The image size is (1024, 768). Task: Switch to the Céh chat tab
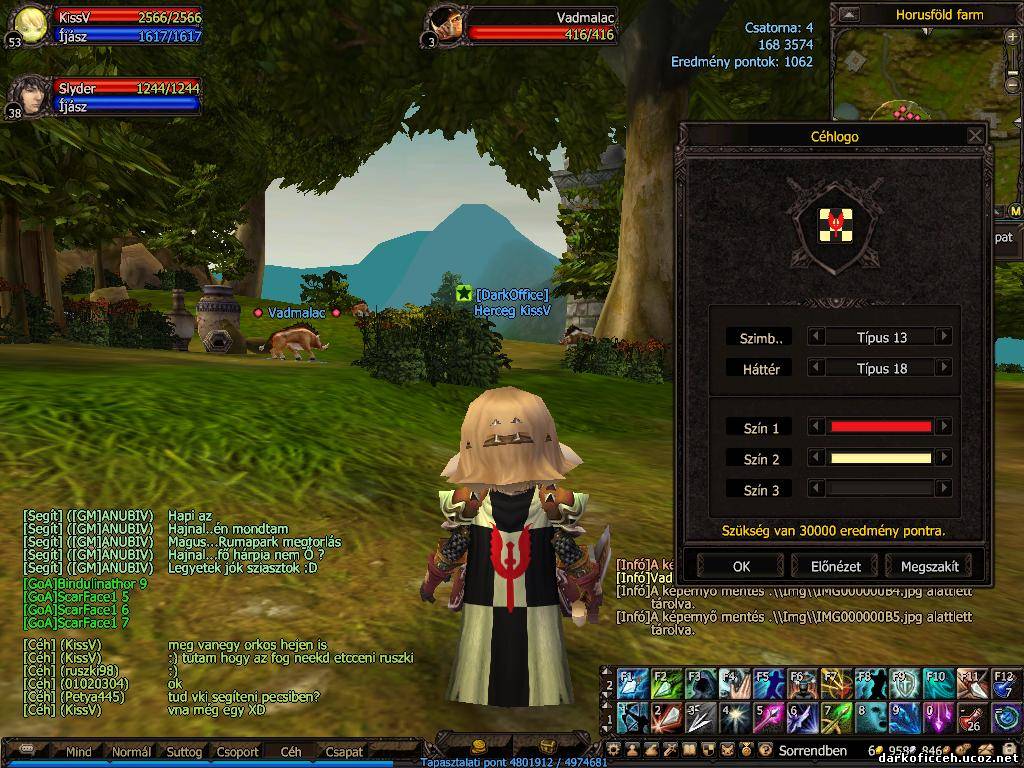[291, 752]
